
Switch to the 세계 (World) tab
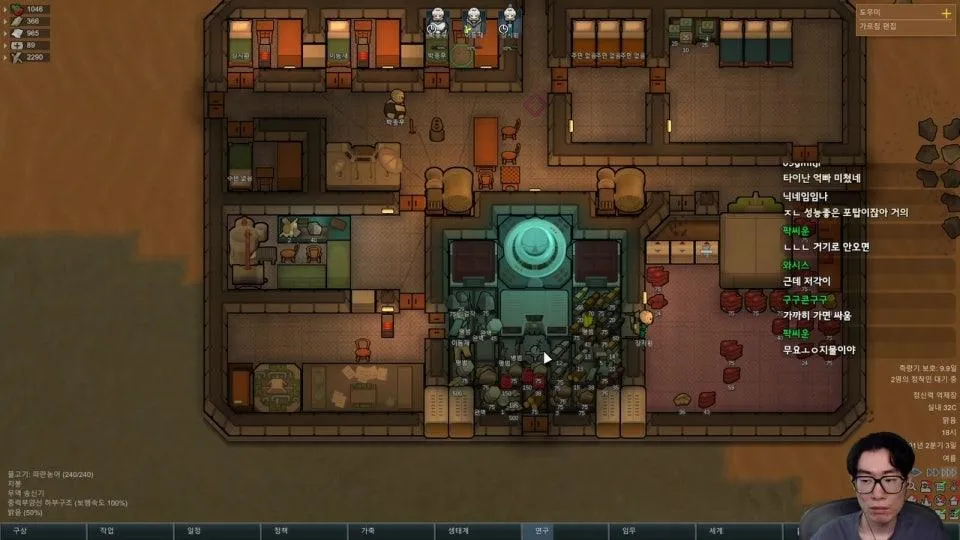(716, 531)
